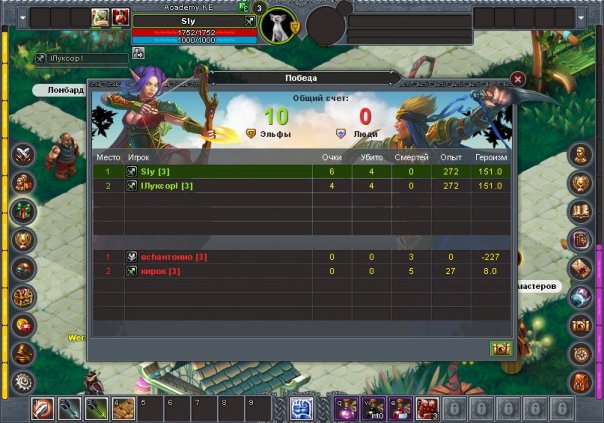Use the item in hotbar slot four
This screenshot has width=604, height=423.
pos(123,408)
